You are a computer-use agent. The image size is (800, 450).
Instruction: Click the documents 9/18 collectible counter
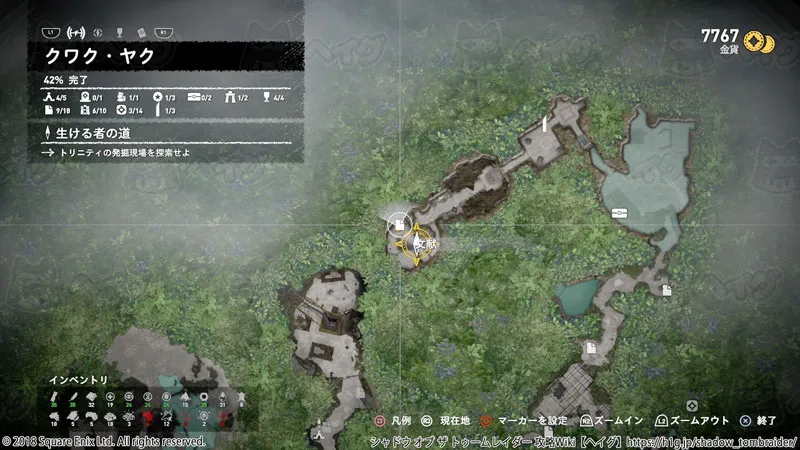pyautogui.click(x=60, y=110)
